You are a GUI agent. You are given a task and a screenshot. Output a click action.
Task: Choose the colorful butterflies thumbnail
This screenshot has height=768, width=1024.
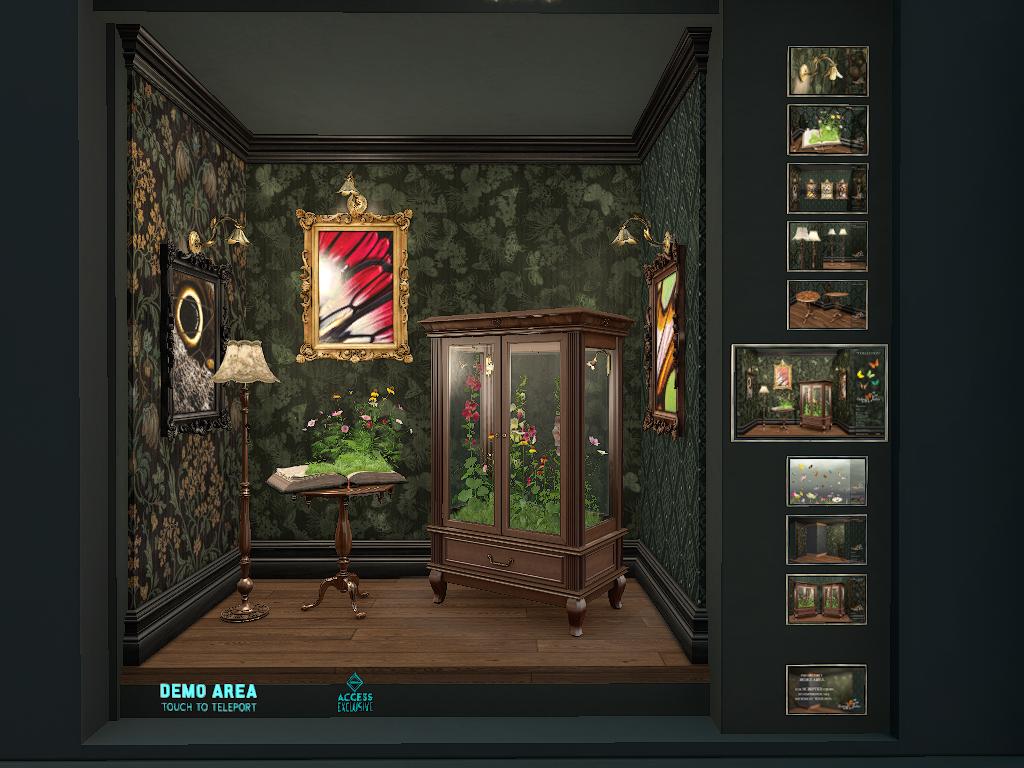coord(826,481)
